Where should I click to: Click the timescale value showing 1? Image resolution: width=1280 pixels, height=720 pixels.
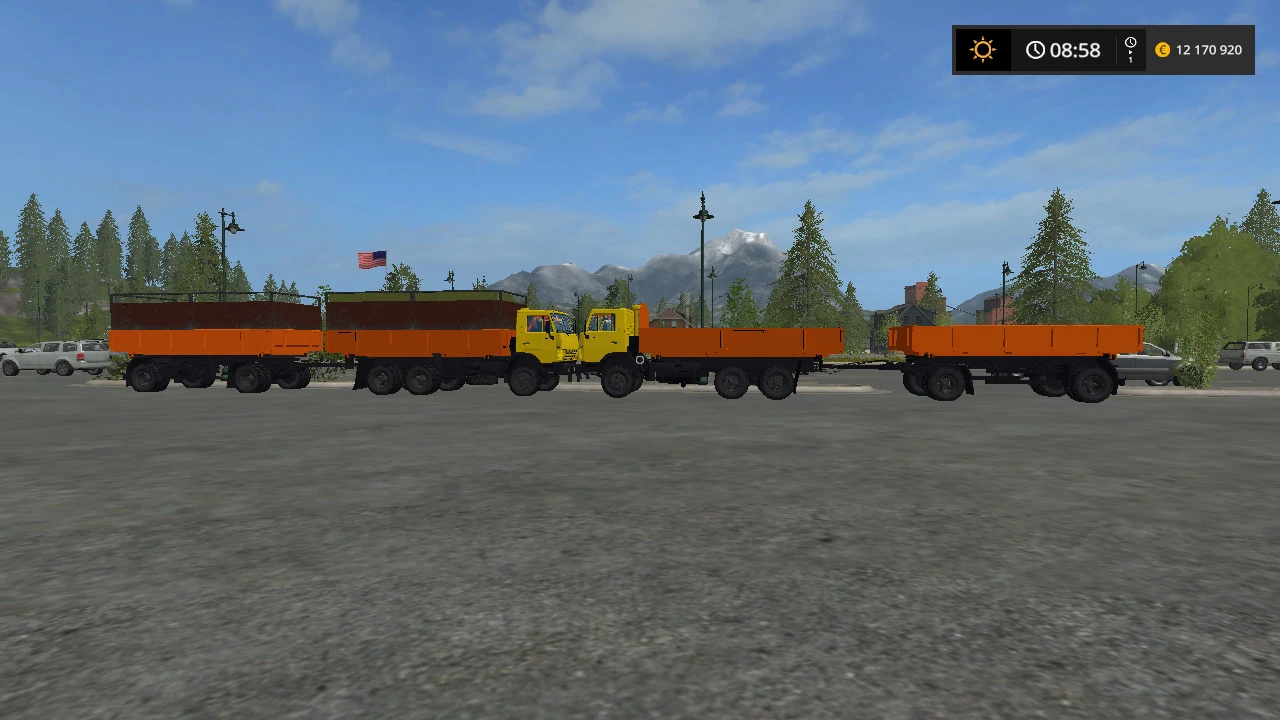1131,60
